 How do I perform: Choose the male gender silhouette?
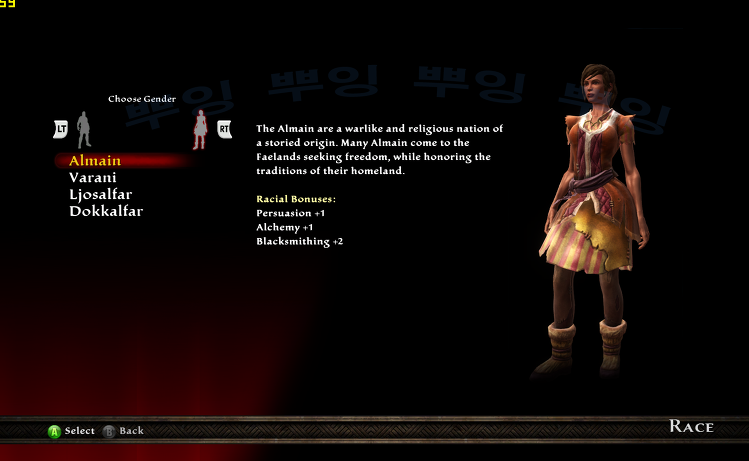(84, 129)
